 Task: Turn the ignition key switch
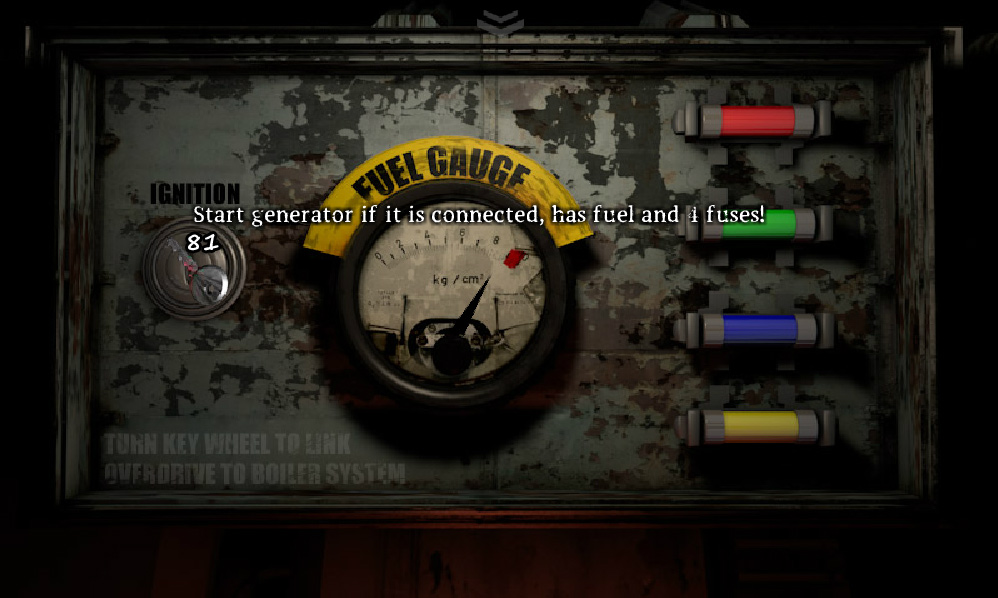point(193,271)
